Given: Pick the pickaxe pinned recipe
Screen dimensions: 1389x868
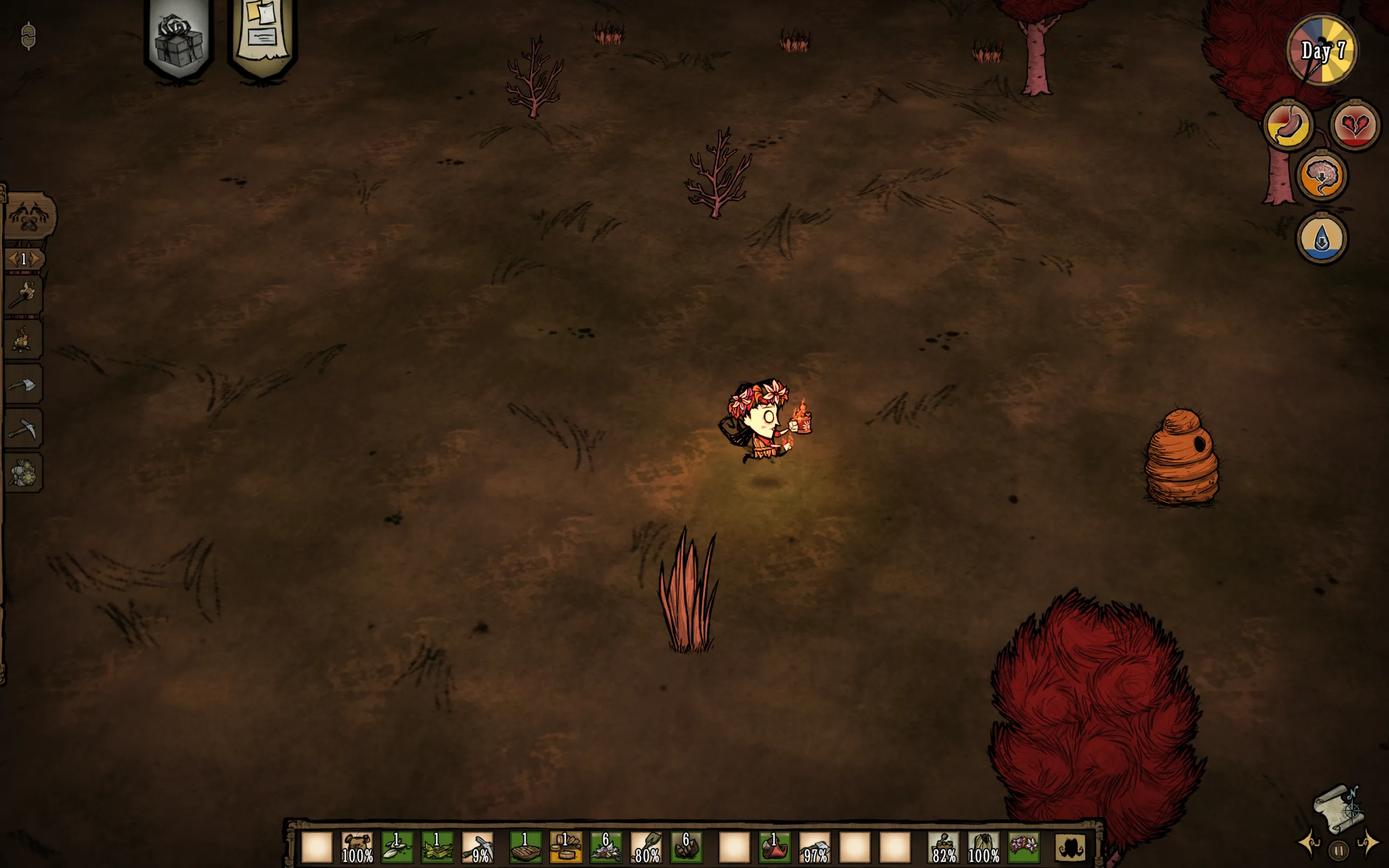Looking at the screenshot, I should tap(23, 429).
